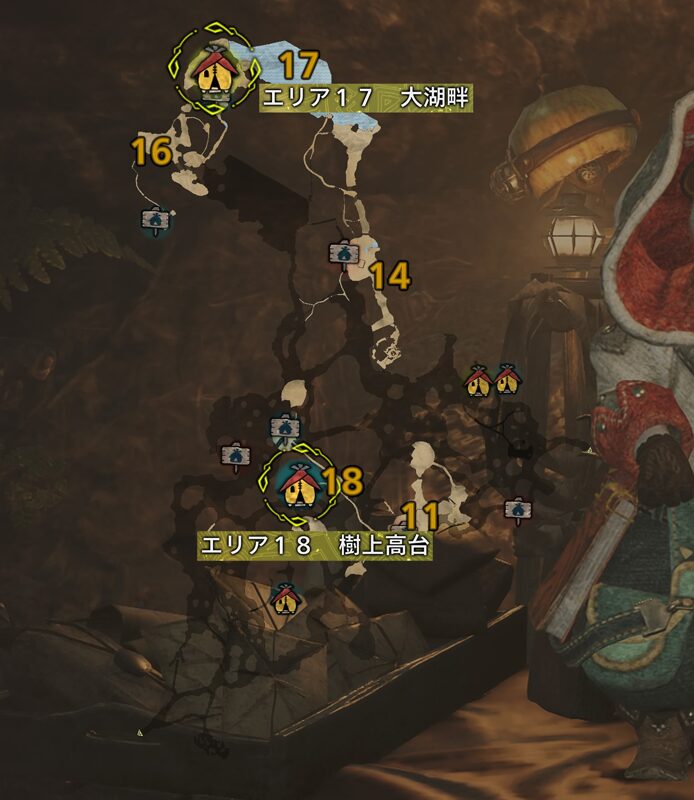Image resolution: width=694 pixels, height=800 pixels.
Task: Choose the area number 16 marker
Action: point(151,152)
